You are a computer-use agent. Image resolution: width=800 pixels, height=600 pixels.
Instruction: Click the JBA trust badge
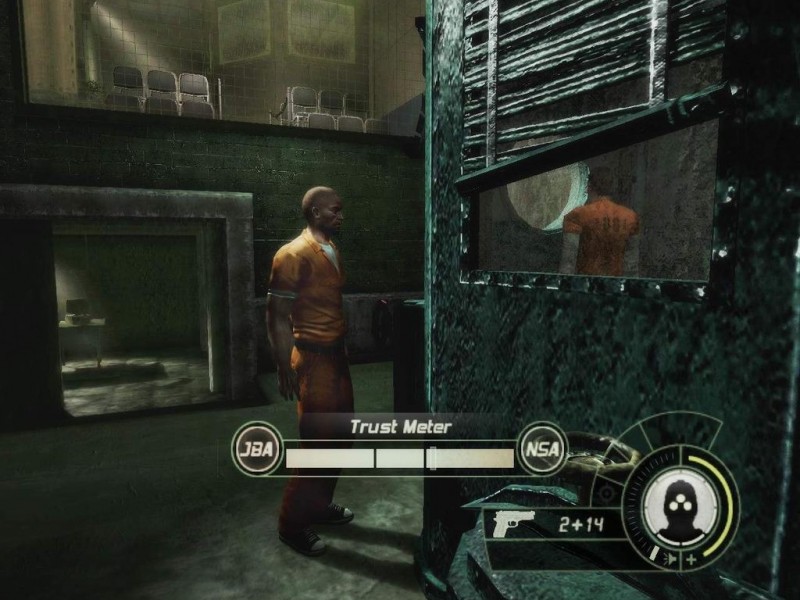255,448
